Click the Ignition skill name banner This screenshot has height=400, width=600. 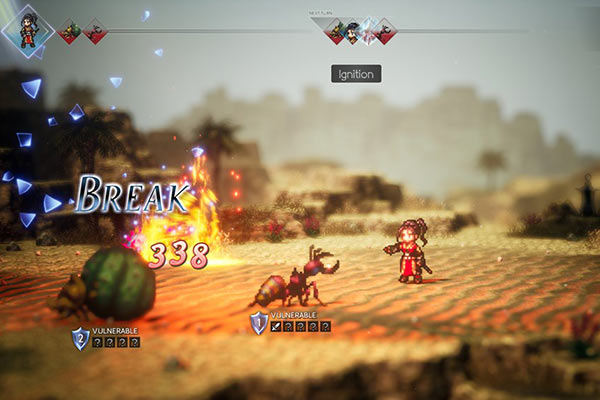(356, 74)
